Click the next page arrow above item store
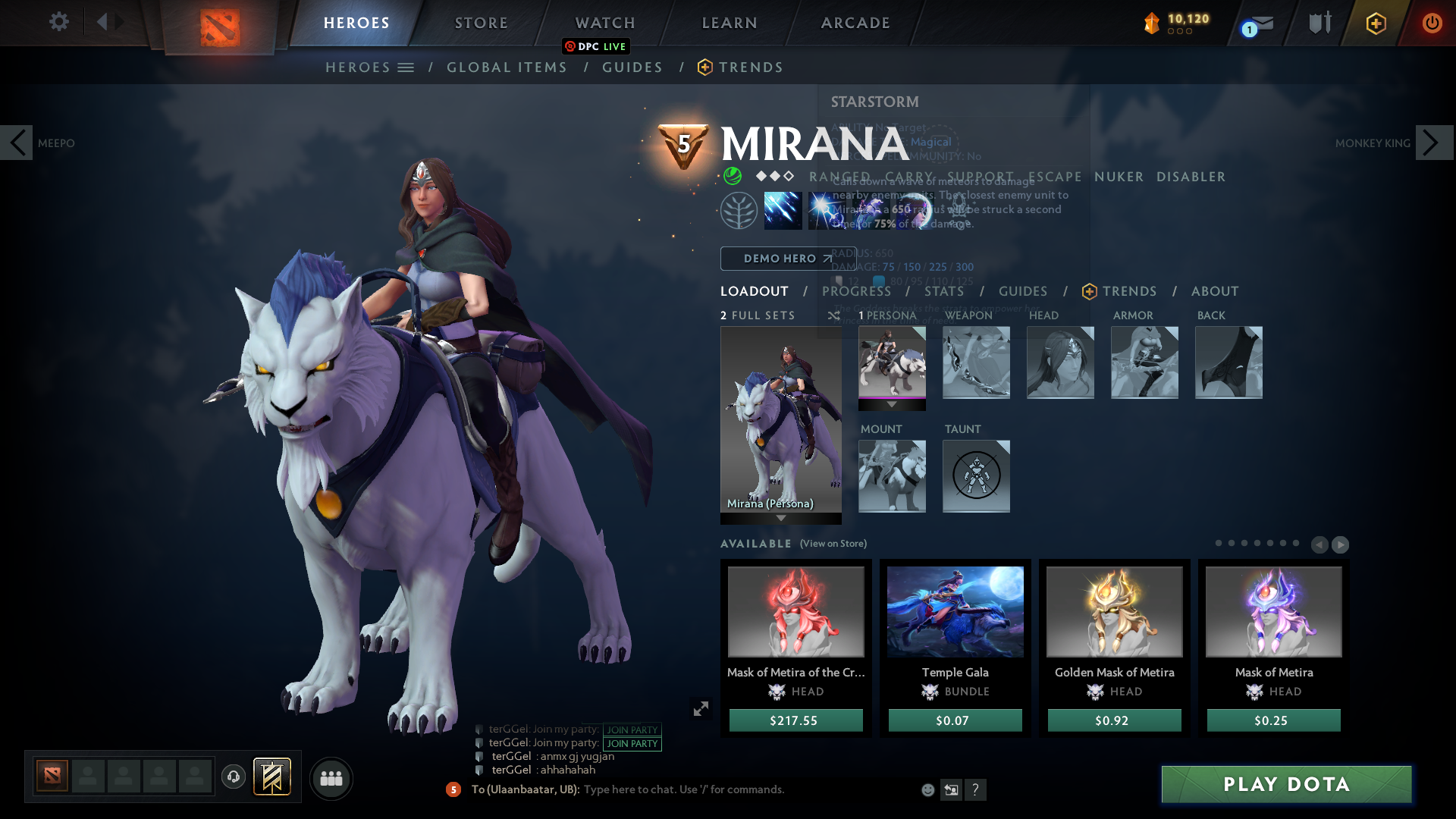 click(1341, 544)
